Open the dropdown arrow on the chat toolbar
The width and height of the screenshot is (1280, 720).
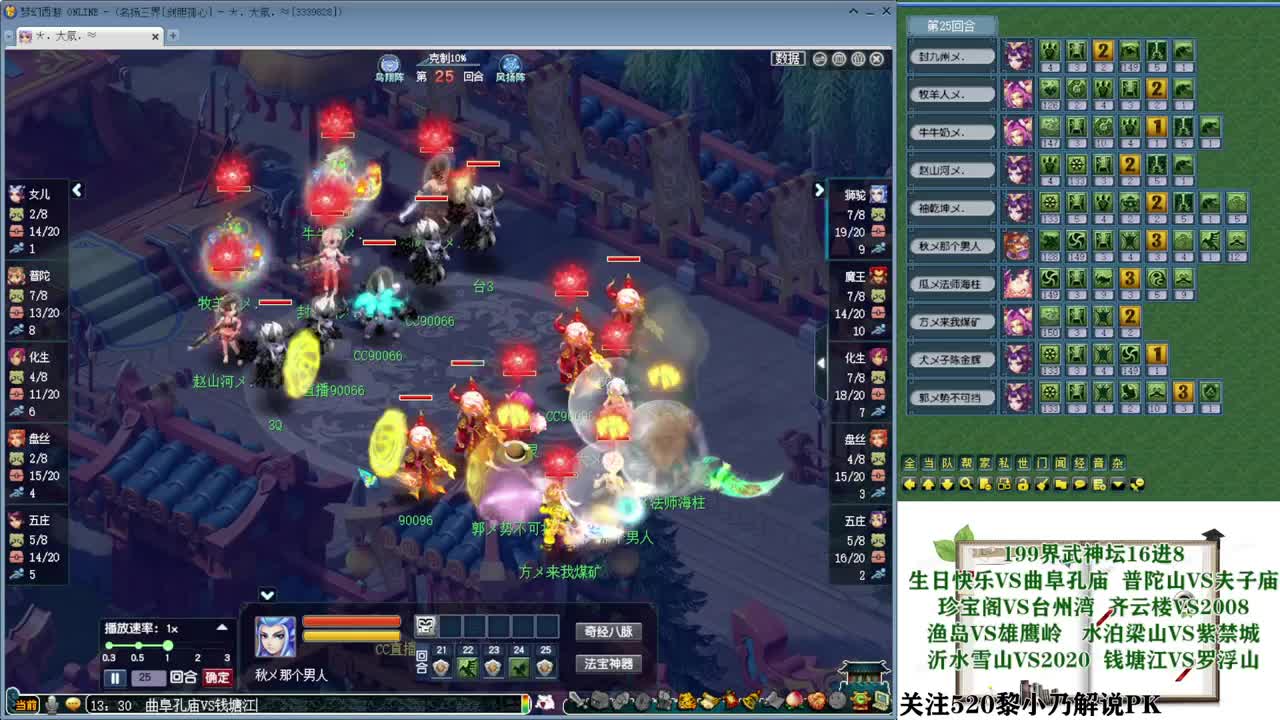click(1116, 484)
